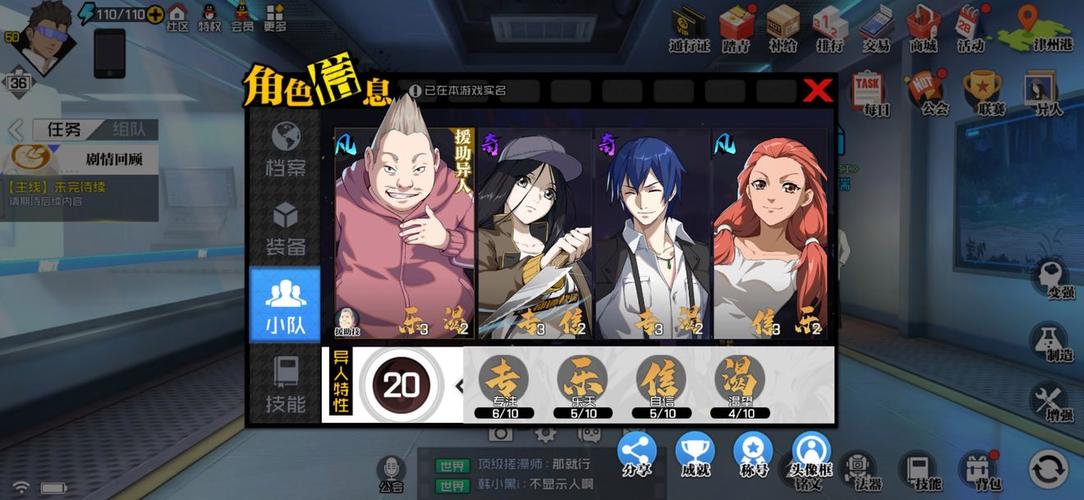Select the pink-hoodie support character card
Image resolution: width=1084 pixels, height=500 pixels.
tap(404, 232)
